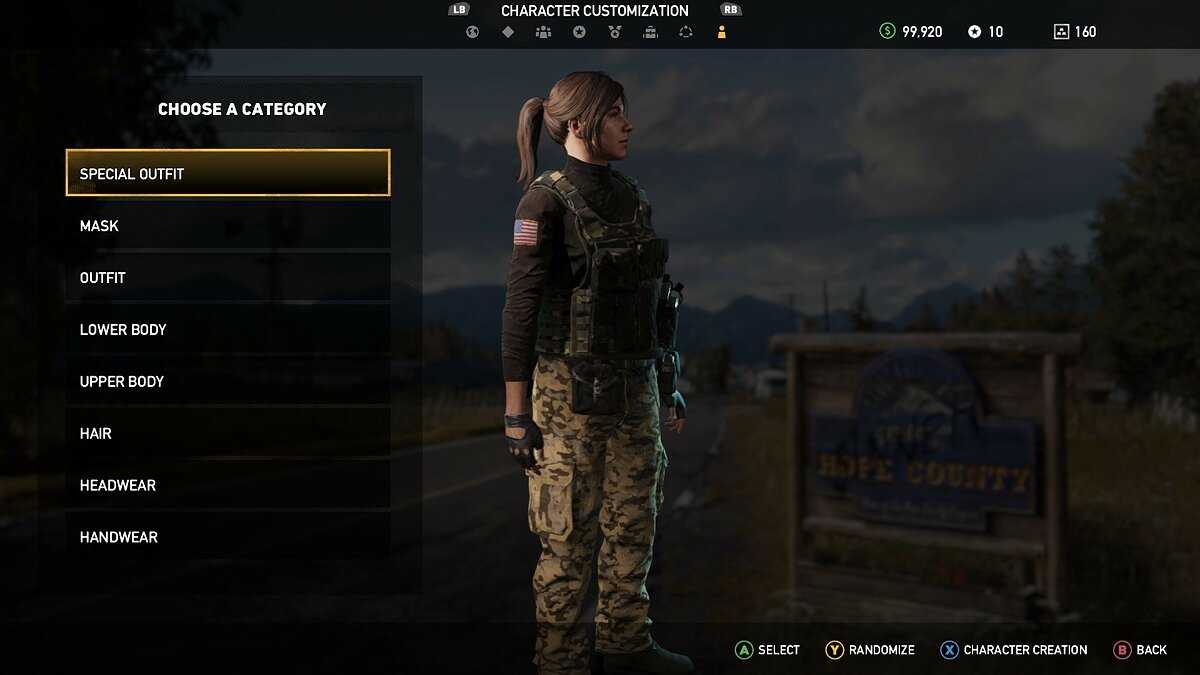Choose the Headwear category

[228, 486]
